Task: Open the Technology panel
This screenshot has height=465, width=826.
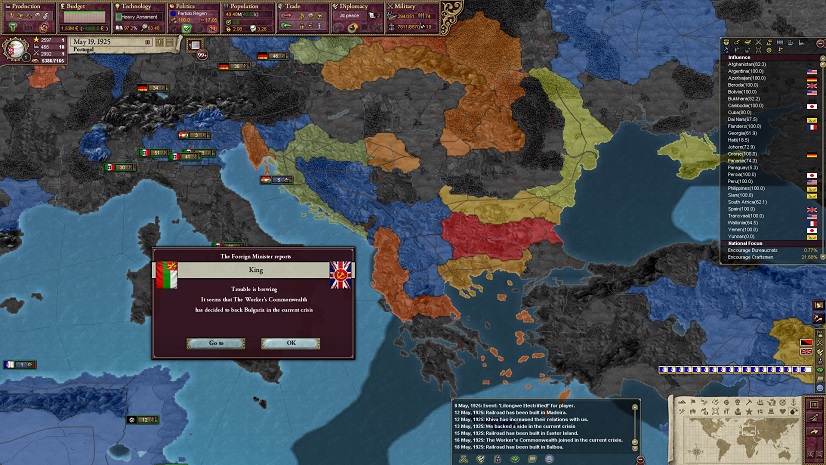Action: point(139,6)
